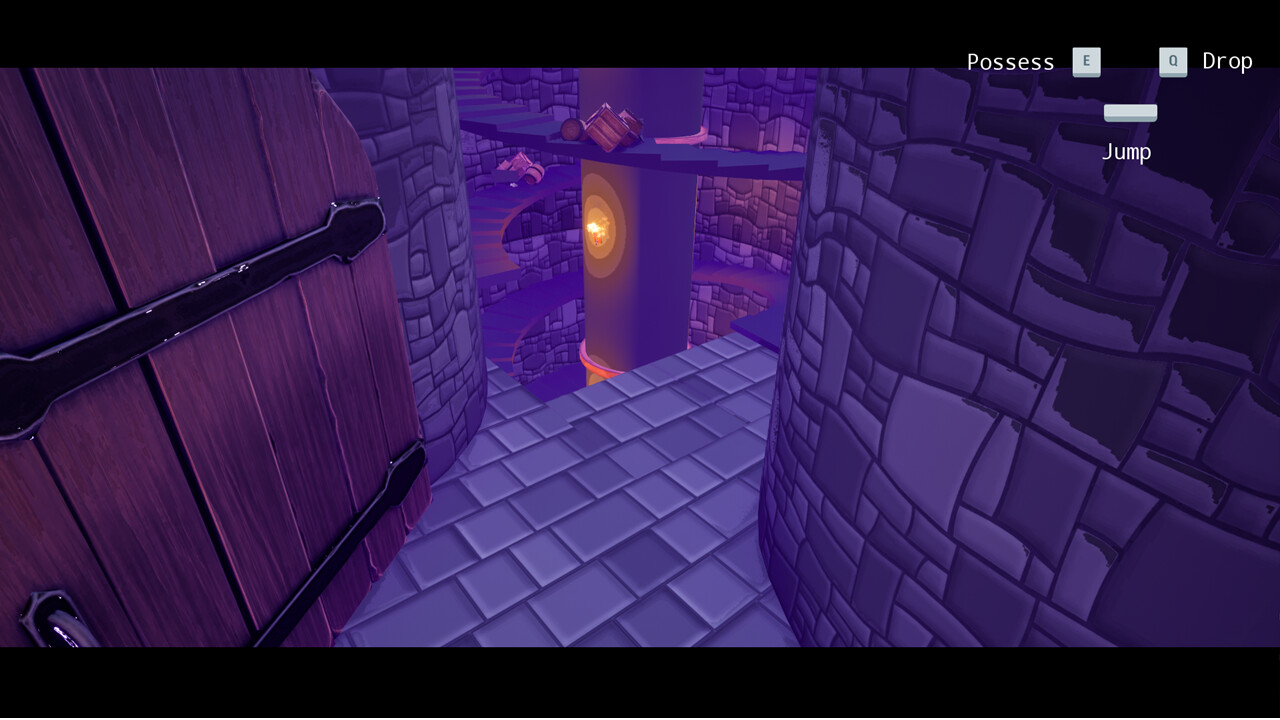Click the Q keycap icon for Drop
The width and height of the screenshot is (1280, 720).
pyautogui.click(x=1173, y=60)
